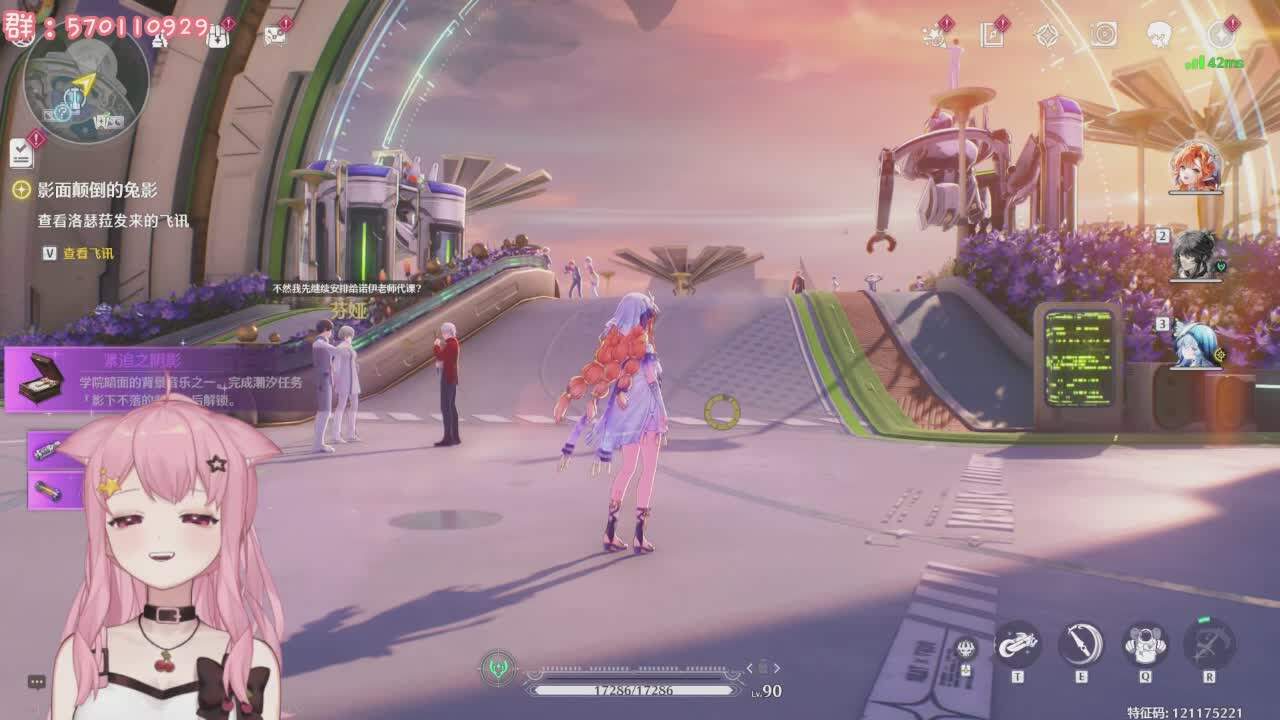Screen dimensions: 1280x720
Task: Open the stream chat bubble icon at bottom-left
Action: [37, 682]
